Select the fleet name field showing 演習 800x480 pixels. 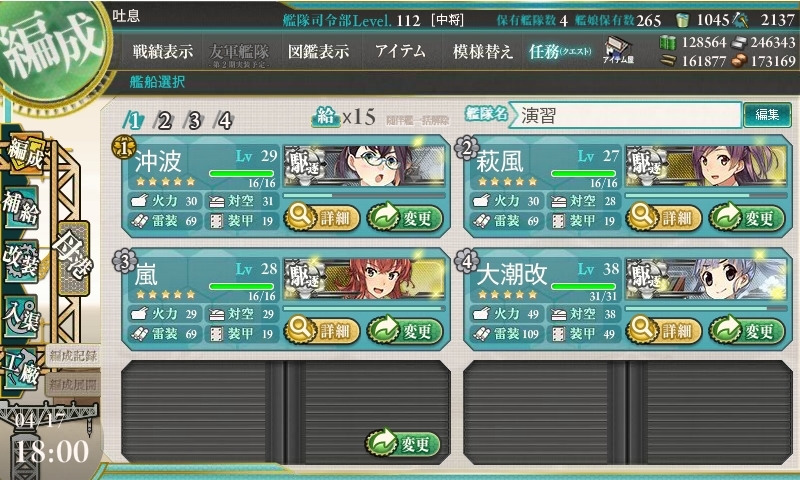point(628,115)
